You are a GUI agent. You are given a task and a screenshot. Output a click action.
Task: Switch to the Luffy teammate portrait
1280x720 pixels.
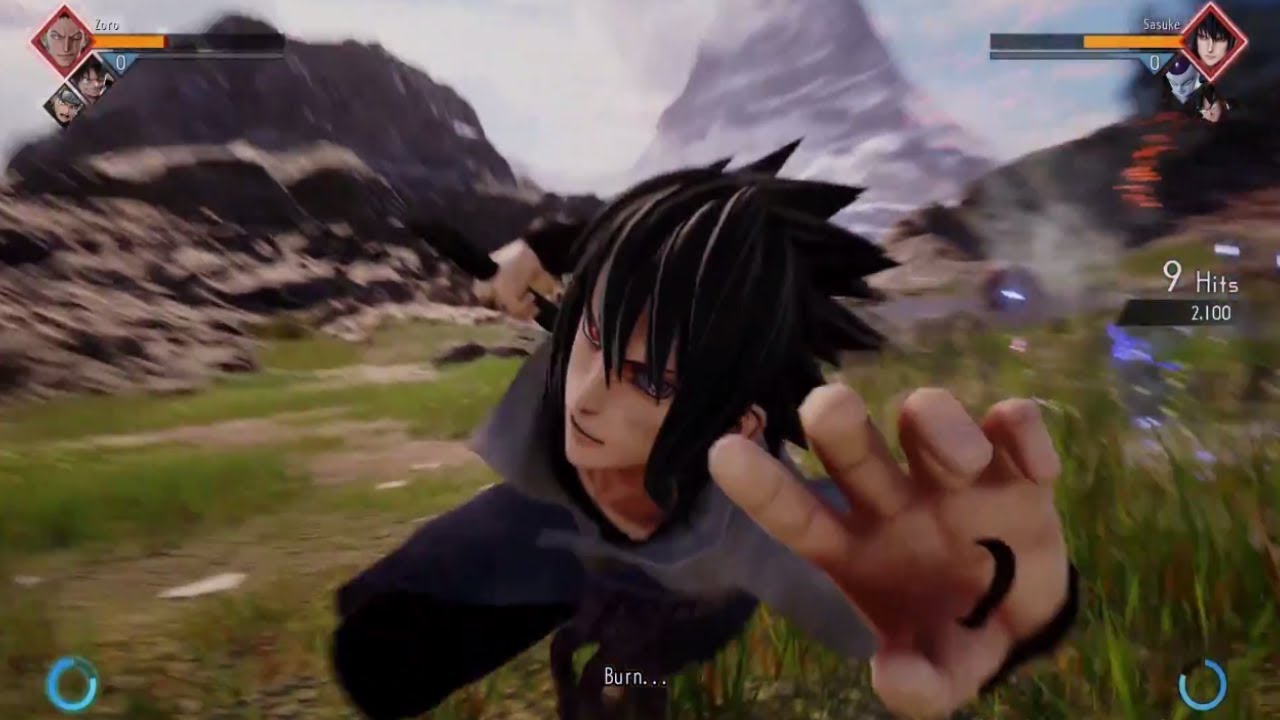93,79
